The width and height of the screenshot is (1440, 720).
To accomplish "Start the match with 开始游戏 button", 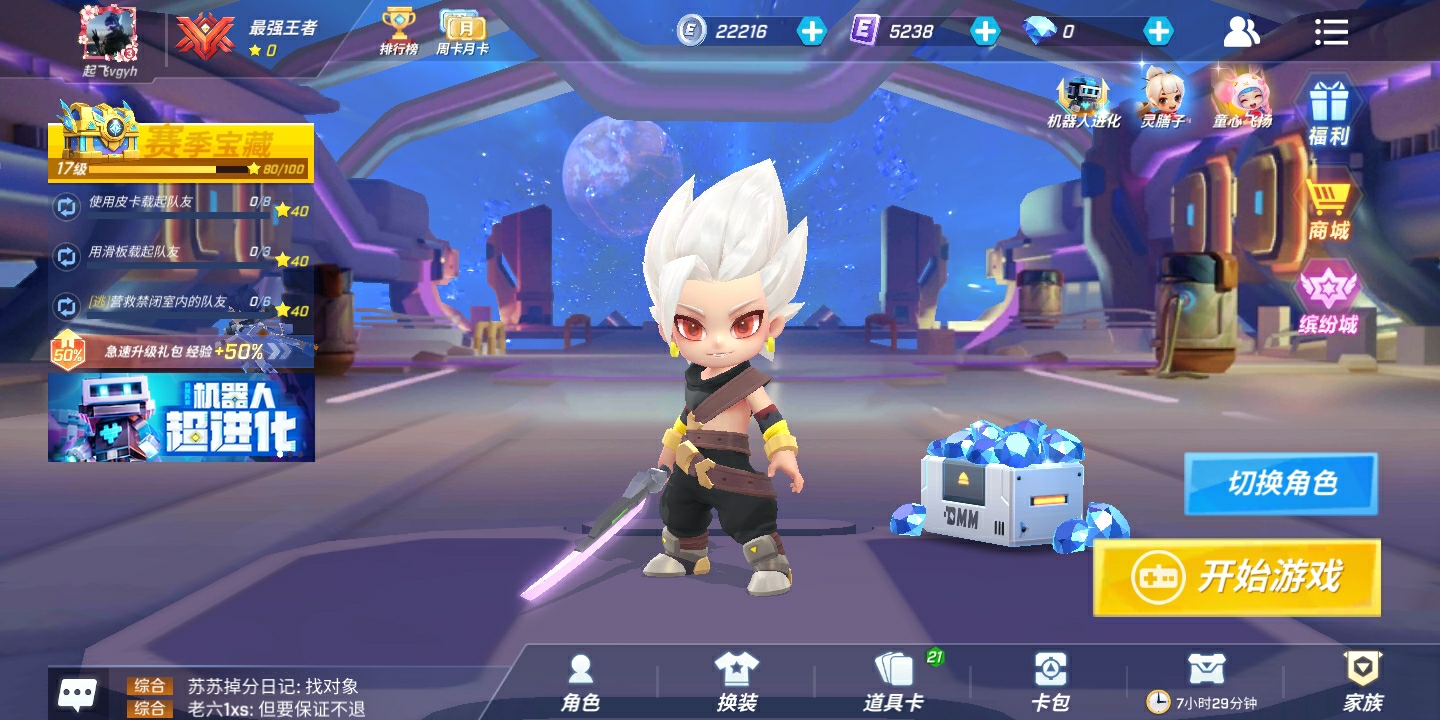I will click(1237, 577).
